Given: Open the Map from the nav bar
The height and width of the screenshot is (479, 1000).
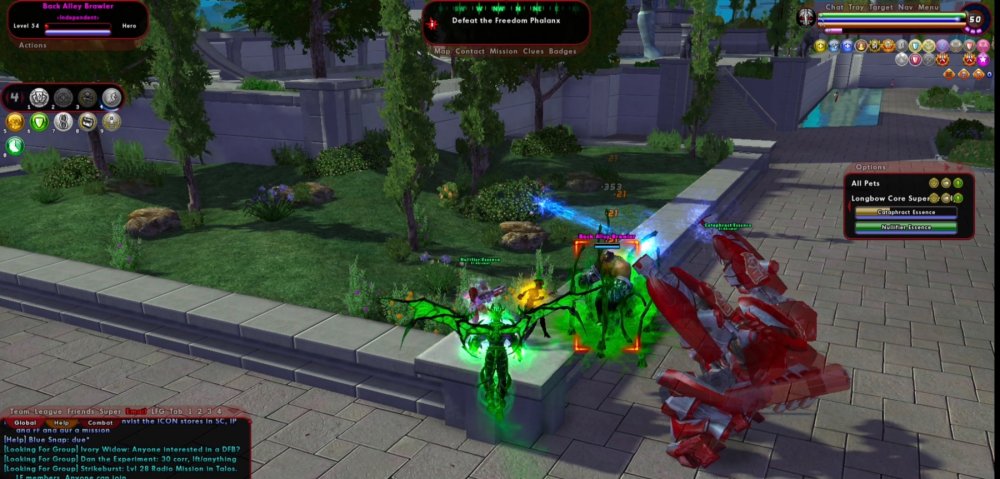Looking at the screenshot, I should [442, 51].
